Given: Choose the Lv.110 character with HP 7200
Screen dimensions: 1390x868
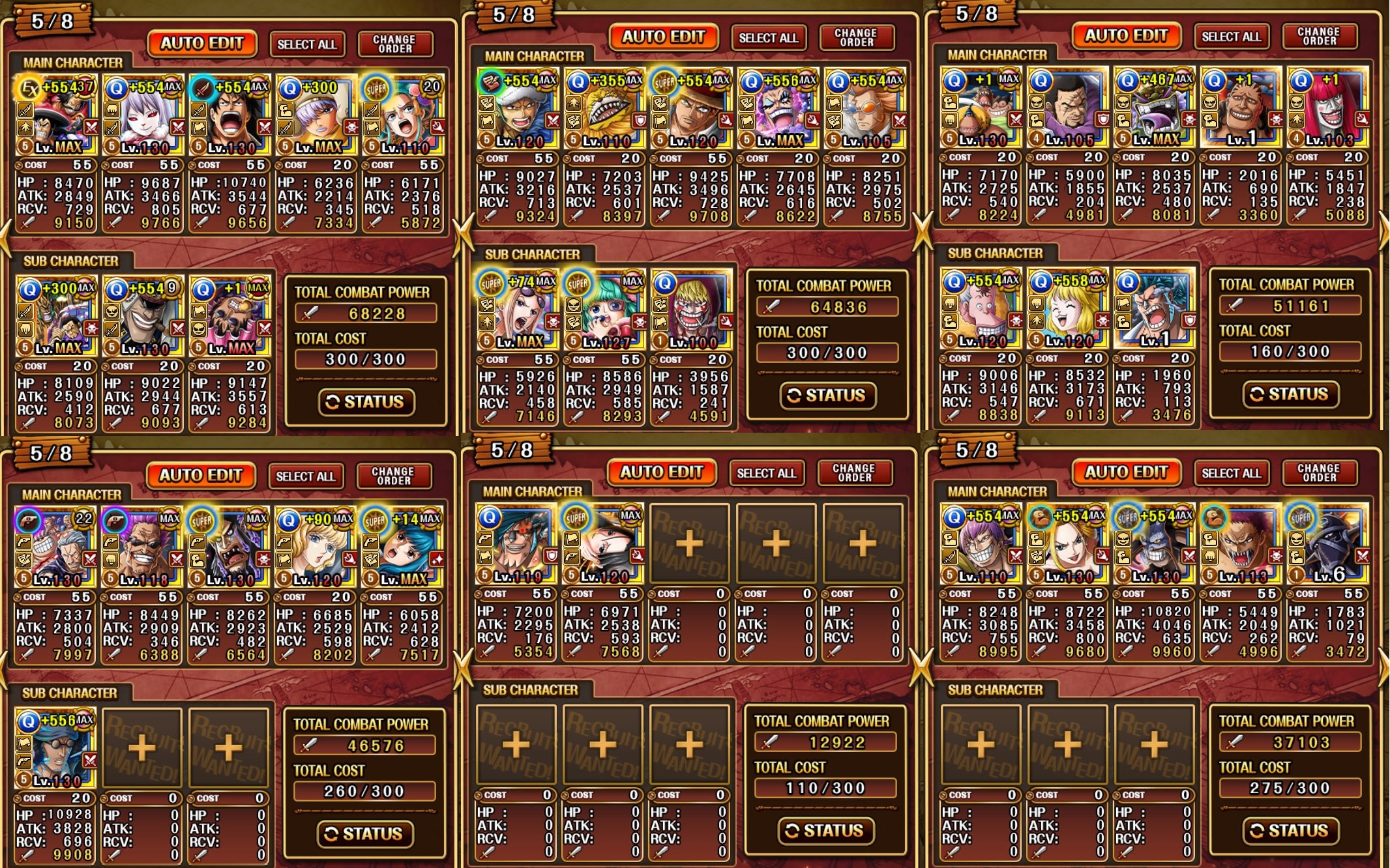Looking at the screenshot, I should pos(516,544).
